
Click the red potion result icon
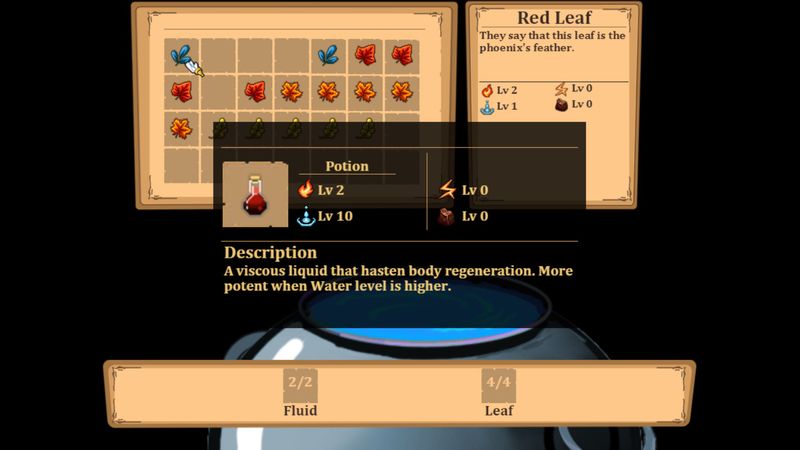[255, 195]
